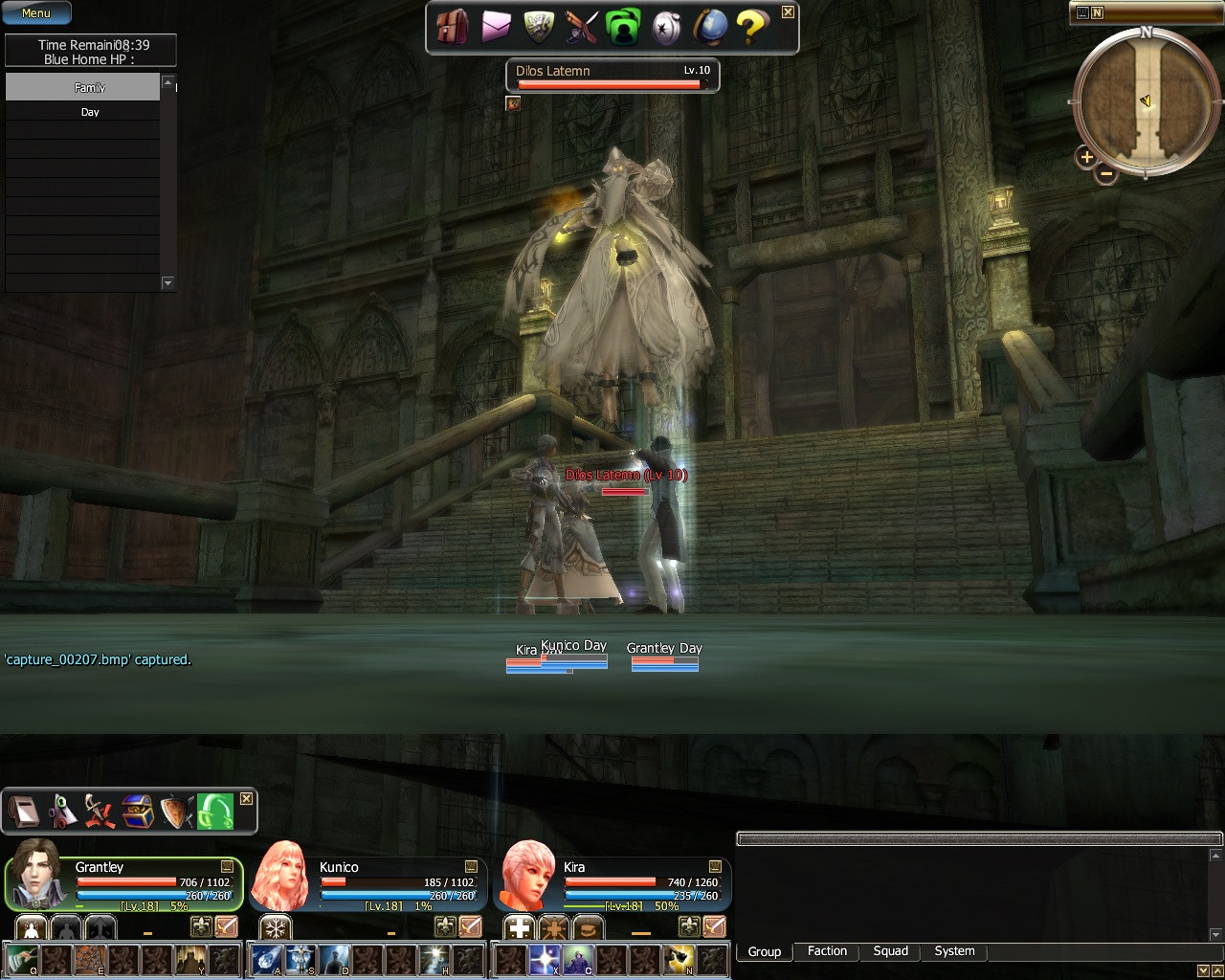The width and height of the screenshot is (1225, 980).
Task: Toggle Kunico's snowflake stance icon
Action: pos(273,926)
